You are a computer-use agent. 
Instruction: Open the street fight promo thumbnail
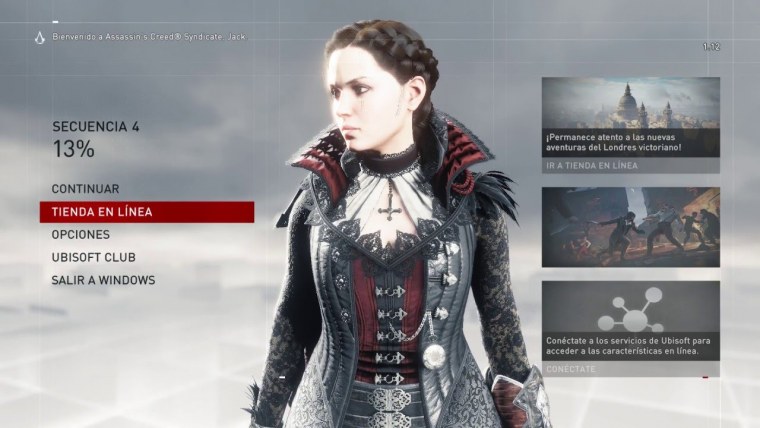coord(630,227)
